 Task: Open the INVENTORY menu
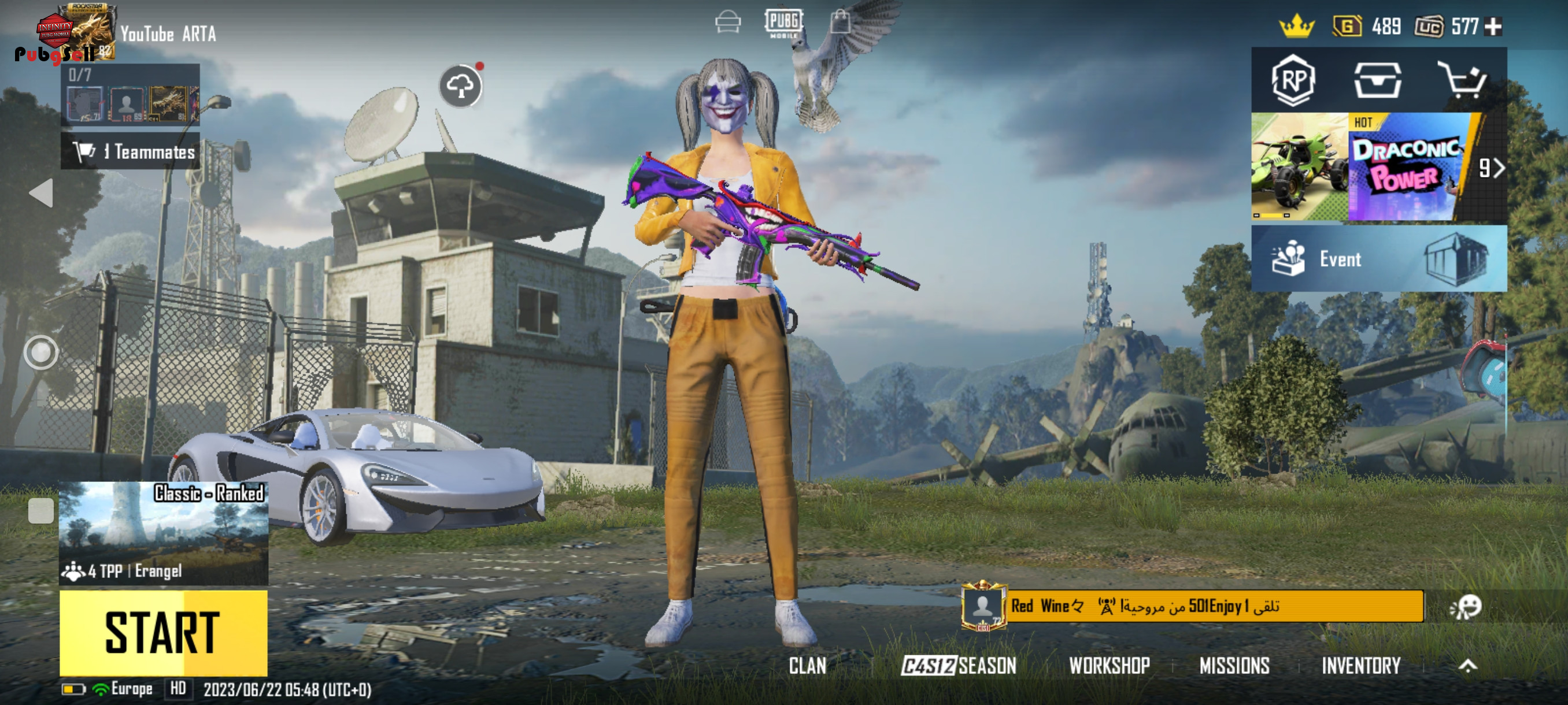pyautogui.click(x=1360, y=666)
